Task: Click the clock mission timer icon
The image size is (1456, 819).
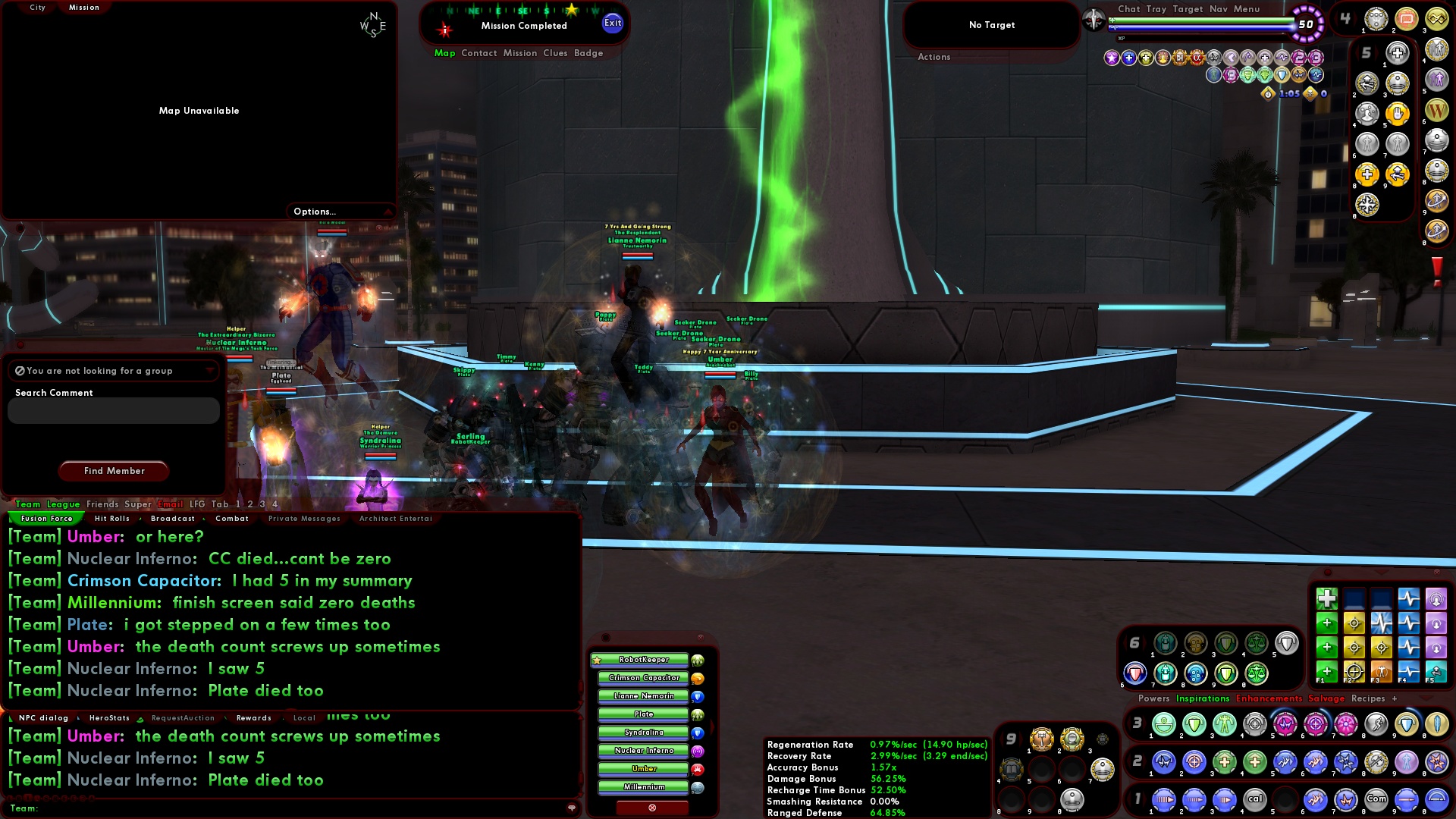Action: [1268, 94]
